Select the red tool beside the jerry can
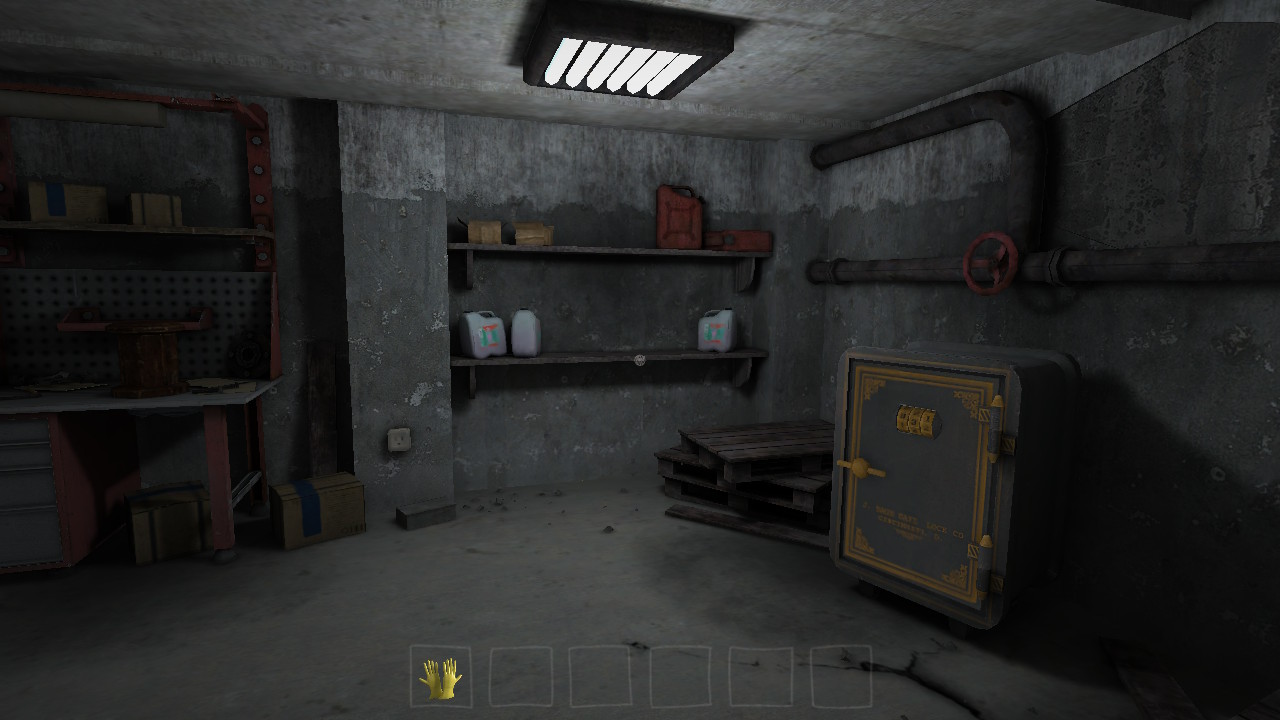This screenshot has width=1280, height=720. [735, 241]
